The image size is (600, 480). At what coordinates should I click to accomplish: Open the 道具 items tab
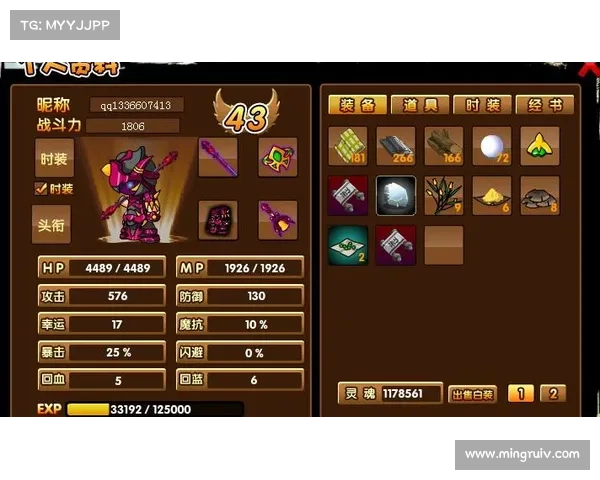pos(420,105)
